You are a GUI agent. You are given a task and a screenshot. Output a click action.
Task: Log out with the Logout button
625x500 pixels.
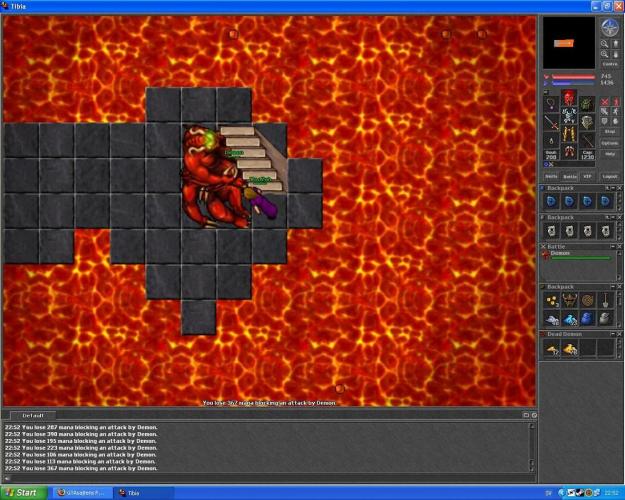pyautogui.click(x=610, y=175)
